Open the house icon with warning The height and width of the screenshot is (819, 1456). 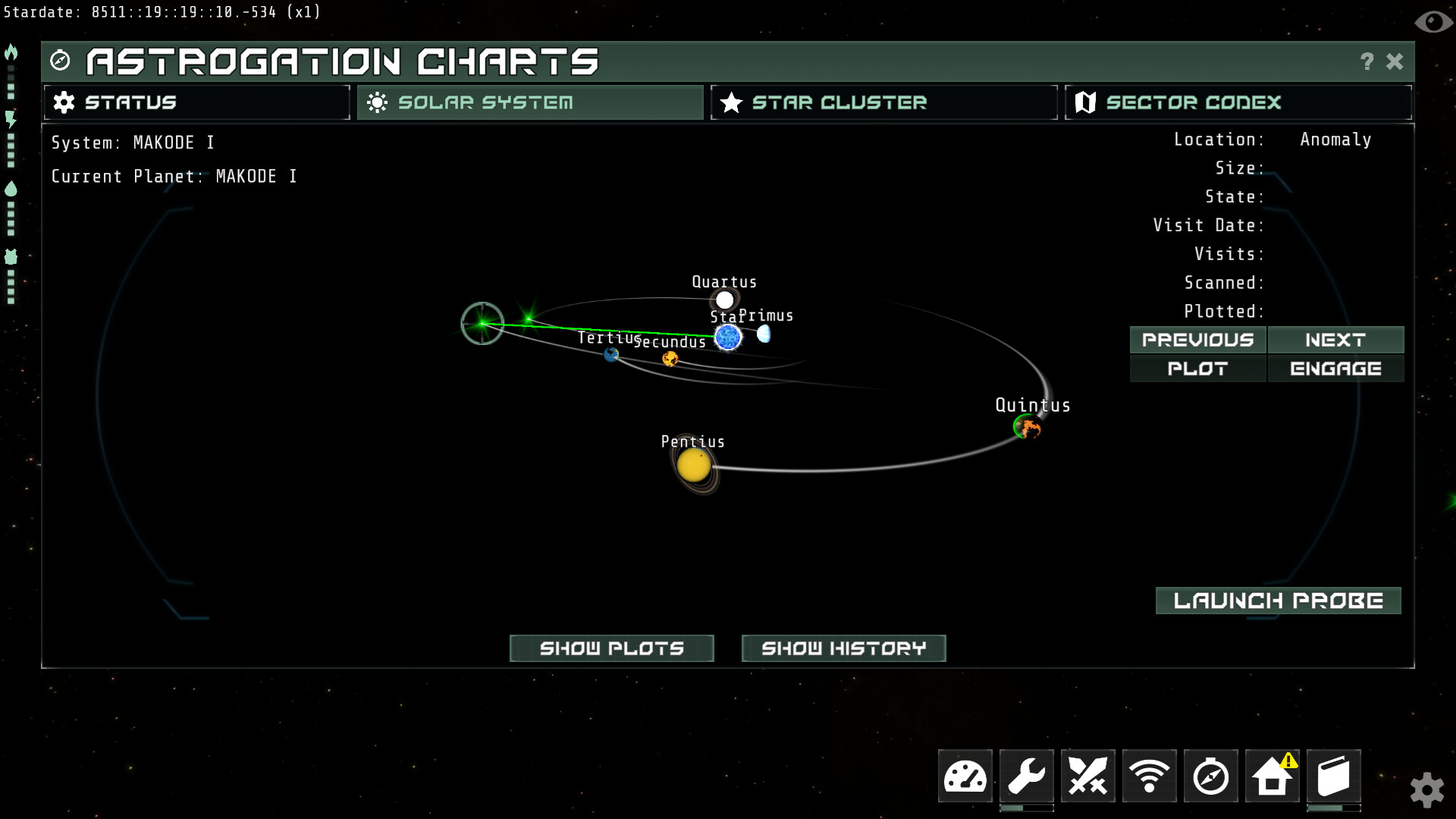click(x=1272, y=777)
